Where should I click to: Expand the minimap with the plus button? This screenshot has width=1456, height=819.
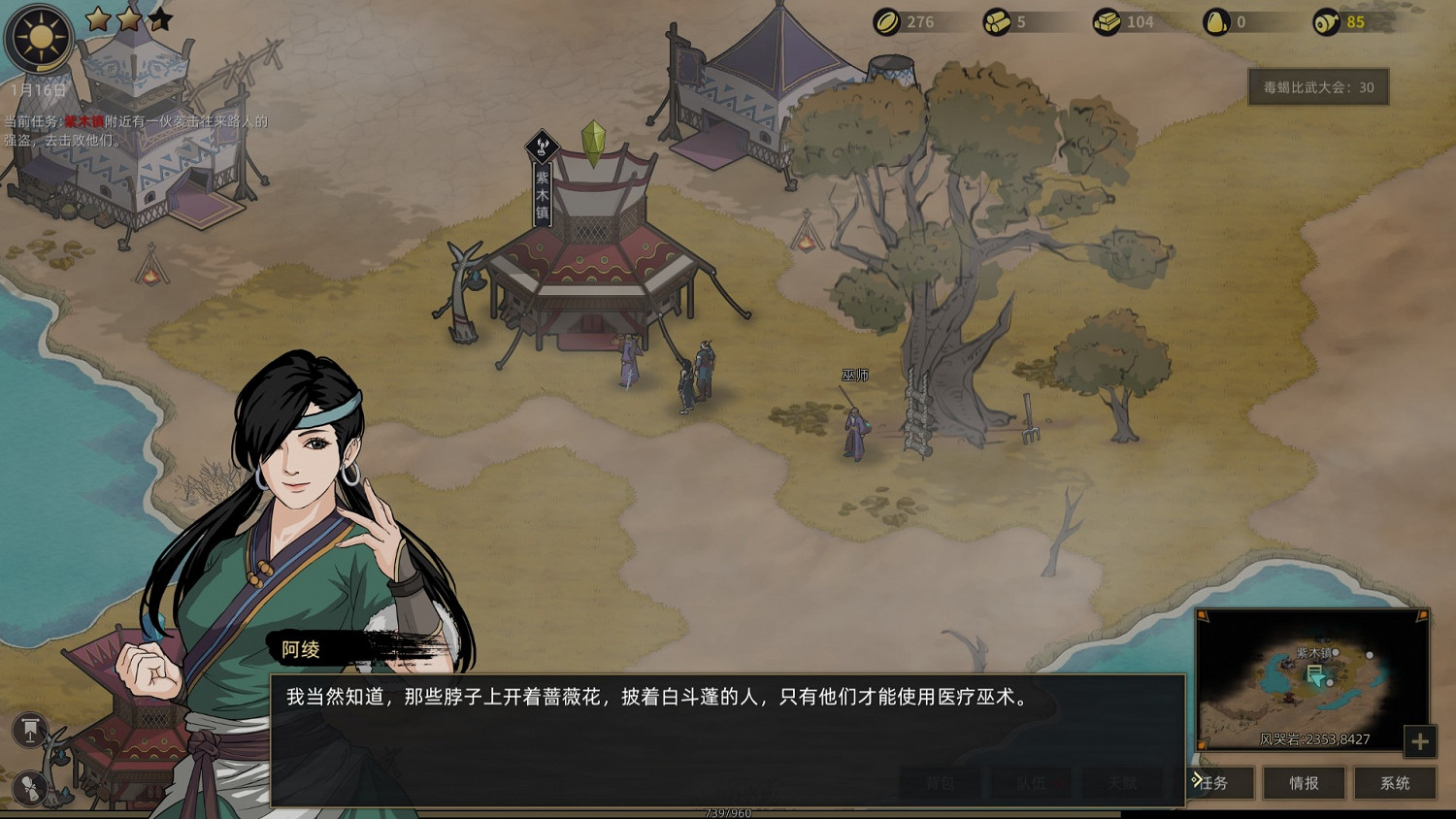tap(1419, 742)
